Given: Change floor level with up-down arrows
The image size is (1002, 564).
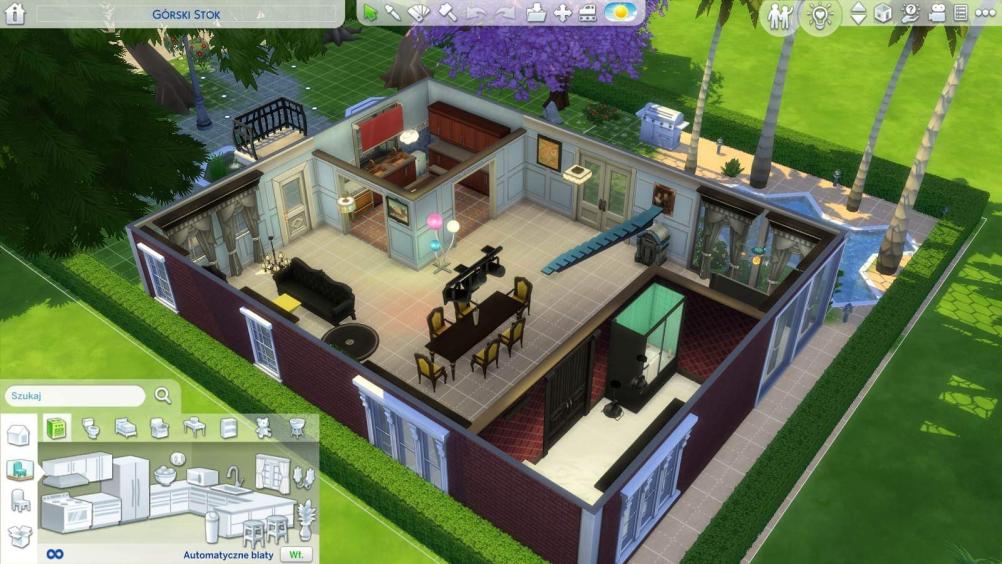Looking at the screenshot, I should point(858,14).
